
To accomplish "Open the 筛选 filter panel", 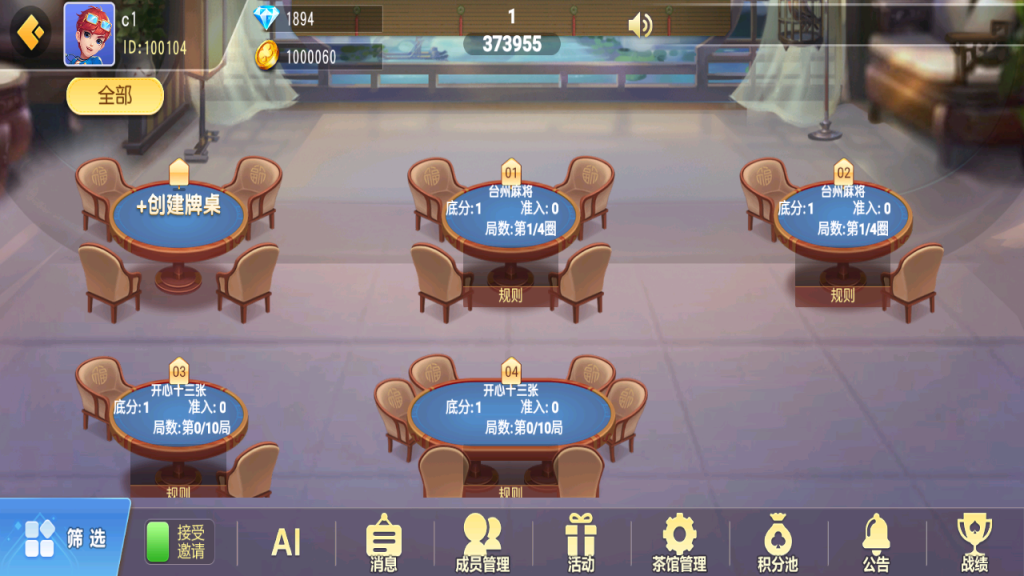I will point(66,538).
